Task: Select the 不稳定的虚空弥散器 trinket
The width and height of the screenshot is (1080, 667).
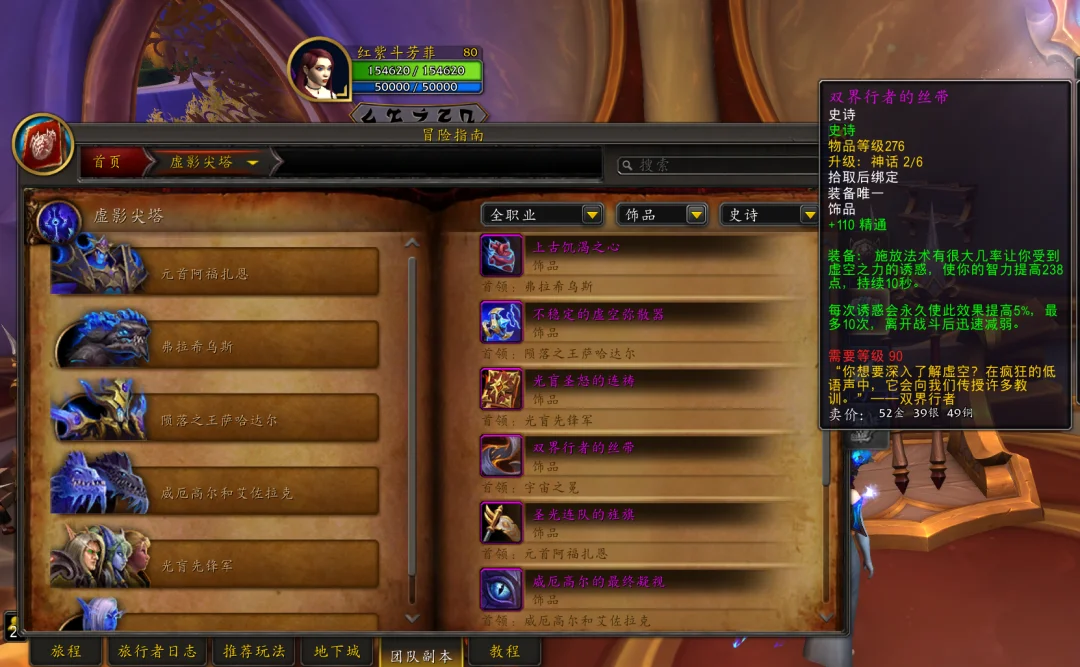Action: coord(597,314)
